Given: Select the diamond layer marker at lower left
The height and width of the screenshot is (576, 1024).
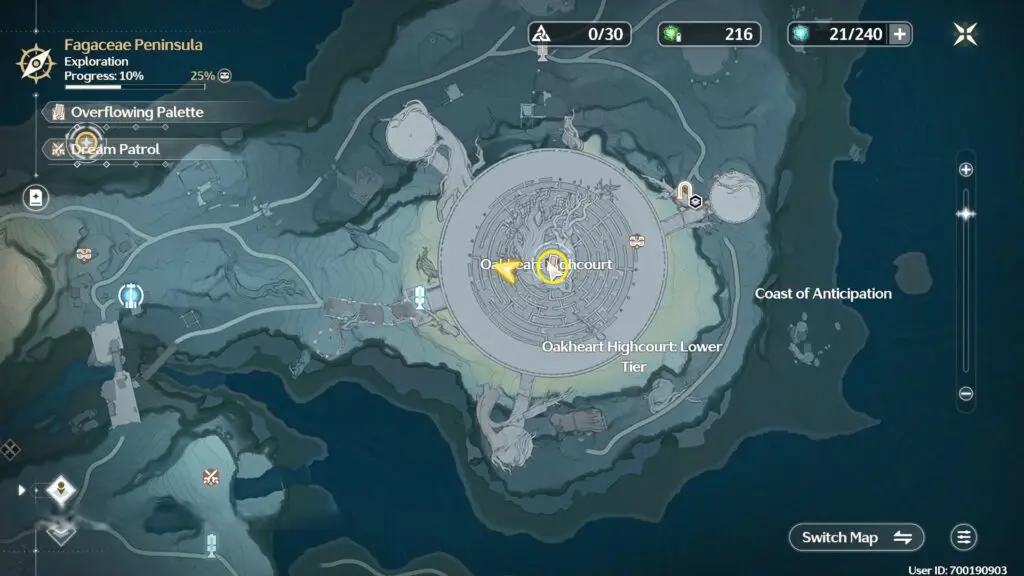Looking at the screenshot, I should pos(60,490).
